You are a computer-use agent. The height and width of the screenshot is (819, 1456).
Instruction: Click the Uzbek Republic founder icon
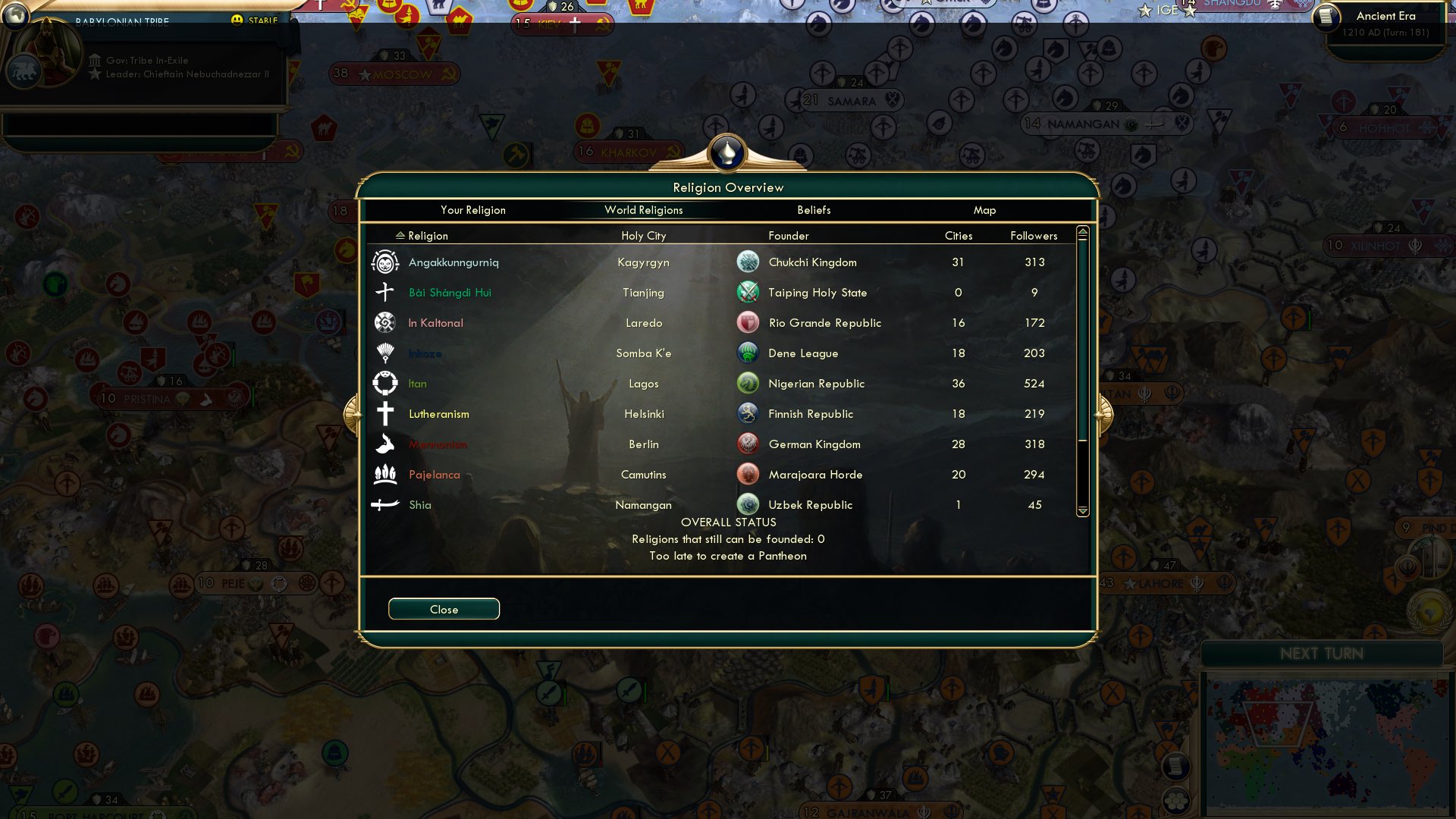tap(748, 504)
